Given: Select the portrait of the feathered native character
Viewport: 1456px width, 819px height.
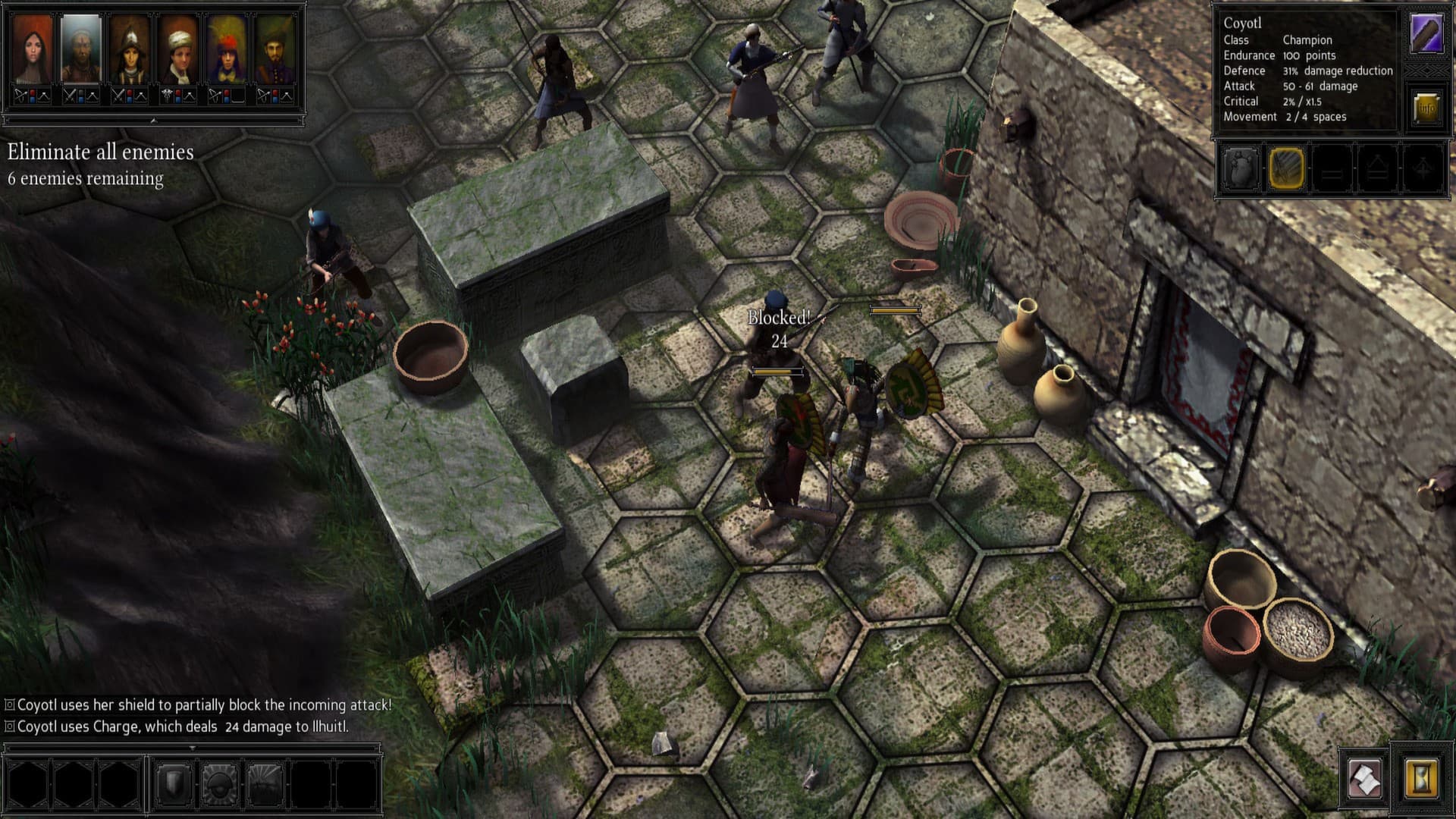Looking at the screenshot, I should click(x=227, y=50).
